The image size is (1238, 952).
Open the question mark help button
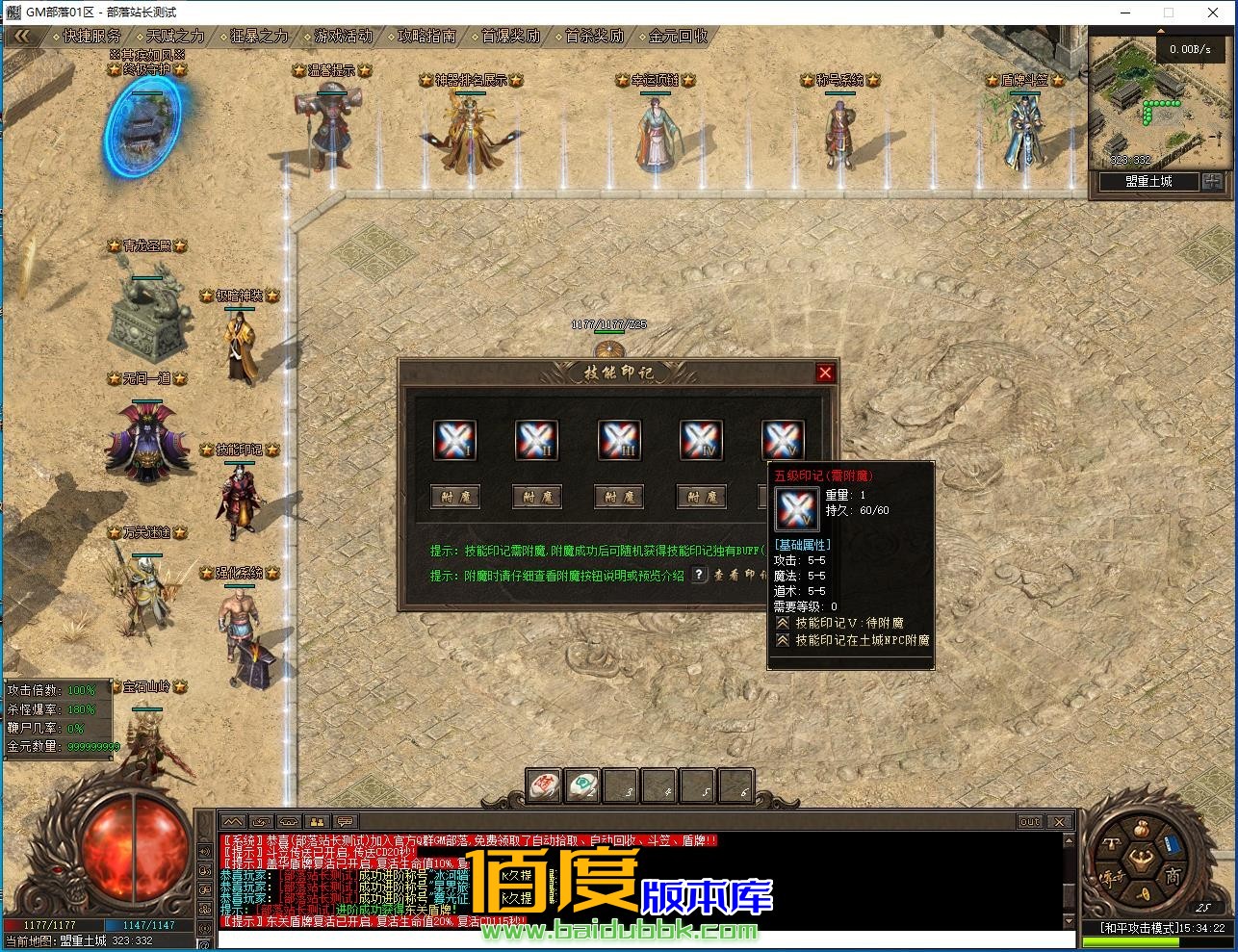700,575
